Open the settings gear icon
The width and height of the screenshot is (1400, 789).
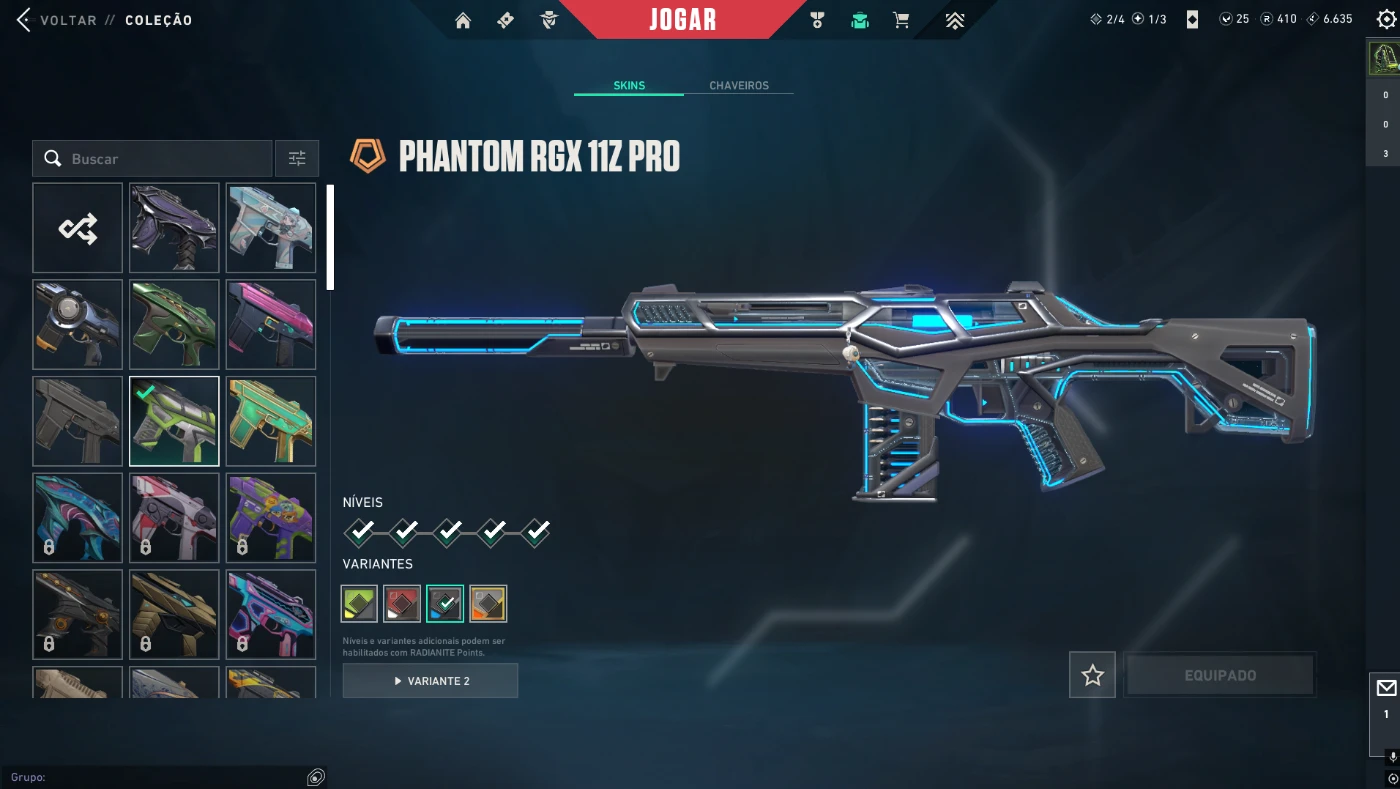pos(1385,20)
